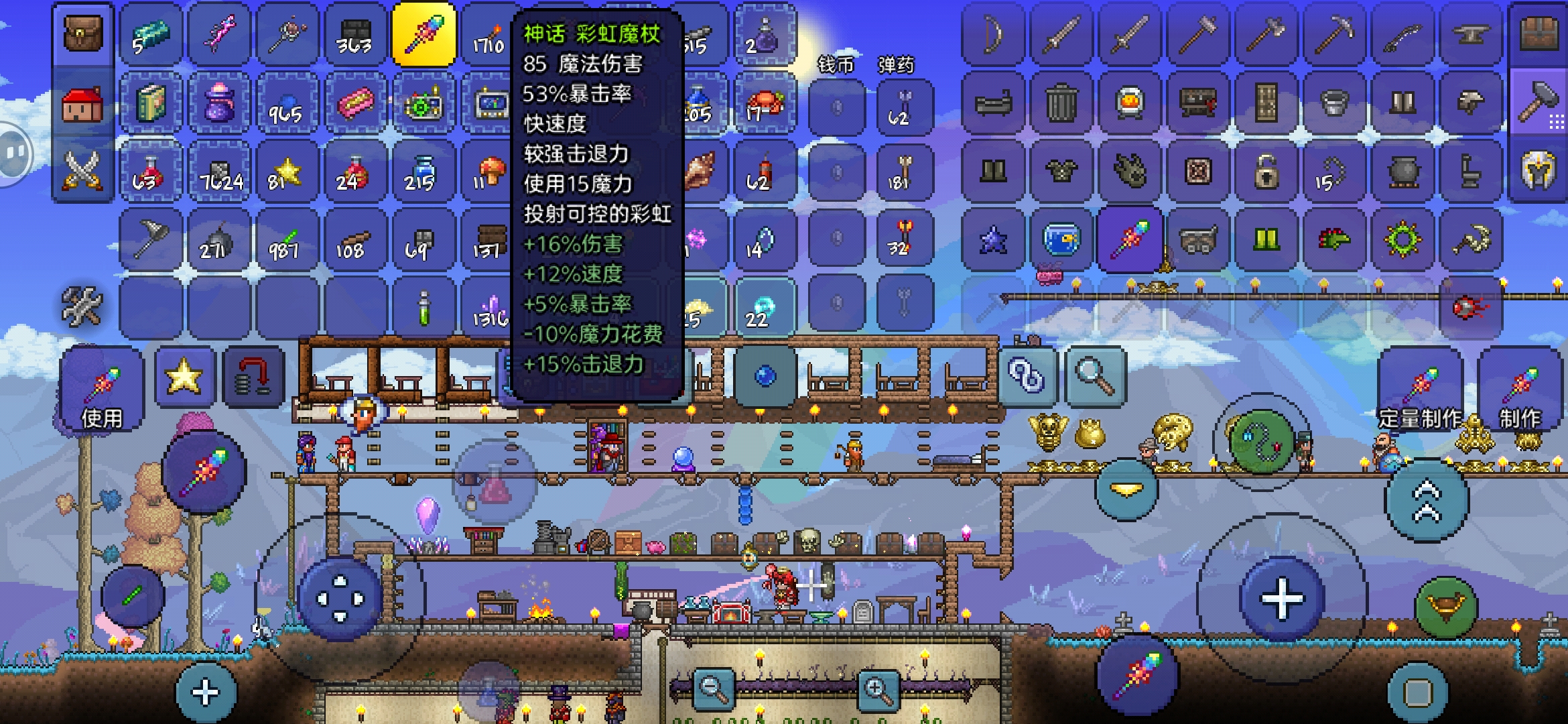The height and width of the screenshot is (724, 1568).
Task: Select the highlighted Rainbow Rod hotbar slot
Action: click(x=424, y=35)
